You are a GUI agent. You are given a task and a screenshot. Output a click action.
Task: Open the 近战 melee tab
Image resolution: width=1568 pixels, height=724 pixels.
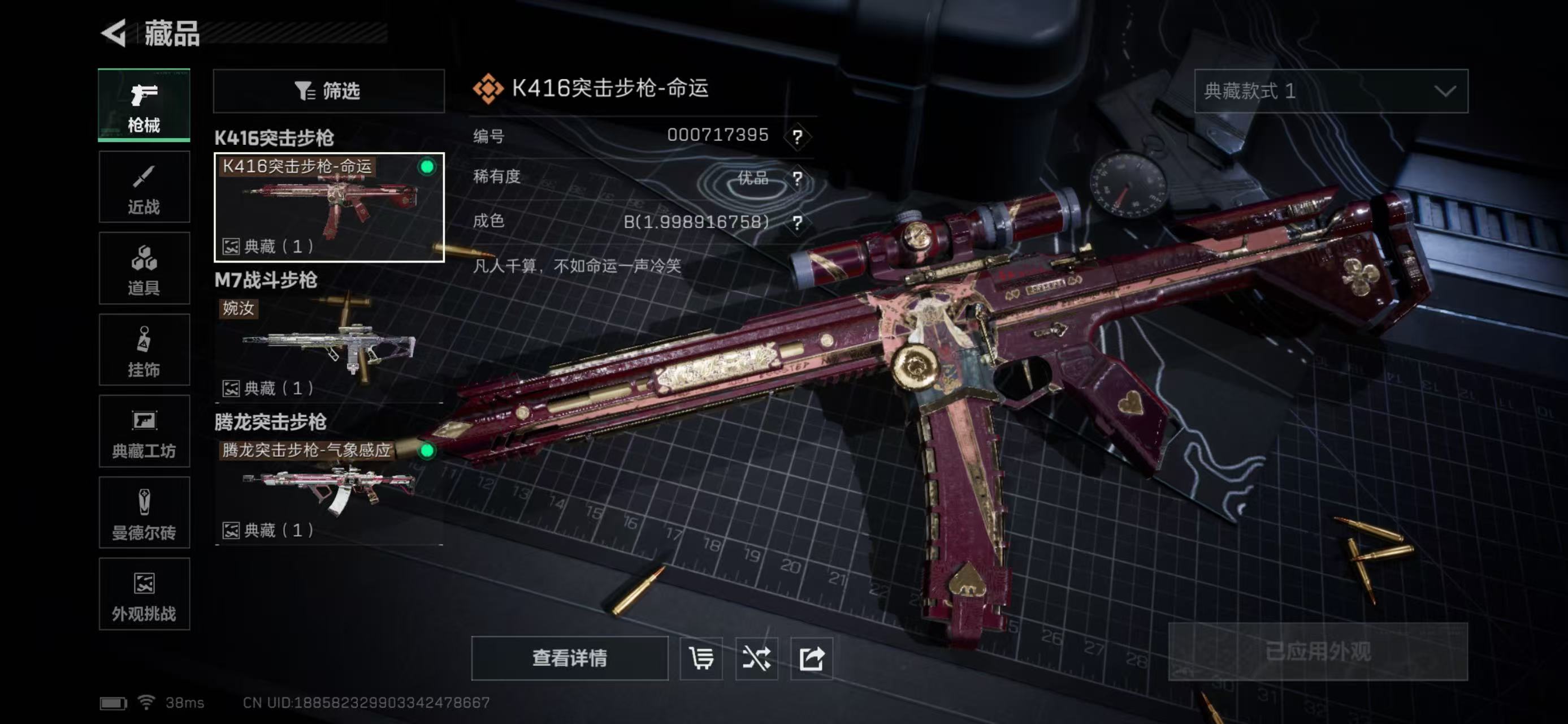(144, 187)
